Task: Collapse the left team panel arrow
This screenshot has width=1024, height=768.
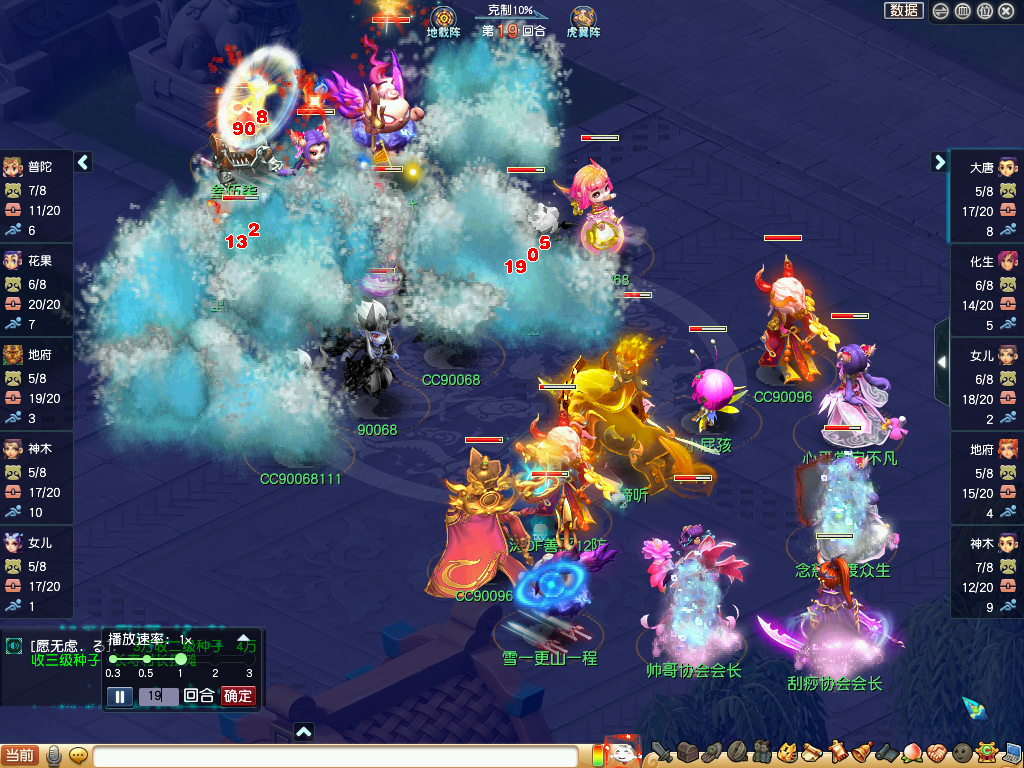Action: pos(84,162)
